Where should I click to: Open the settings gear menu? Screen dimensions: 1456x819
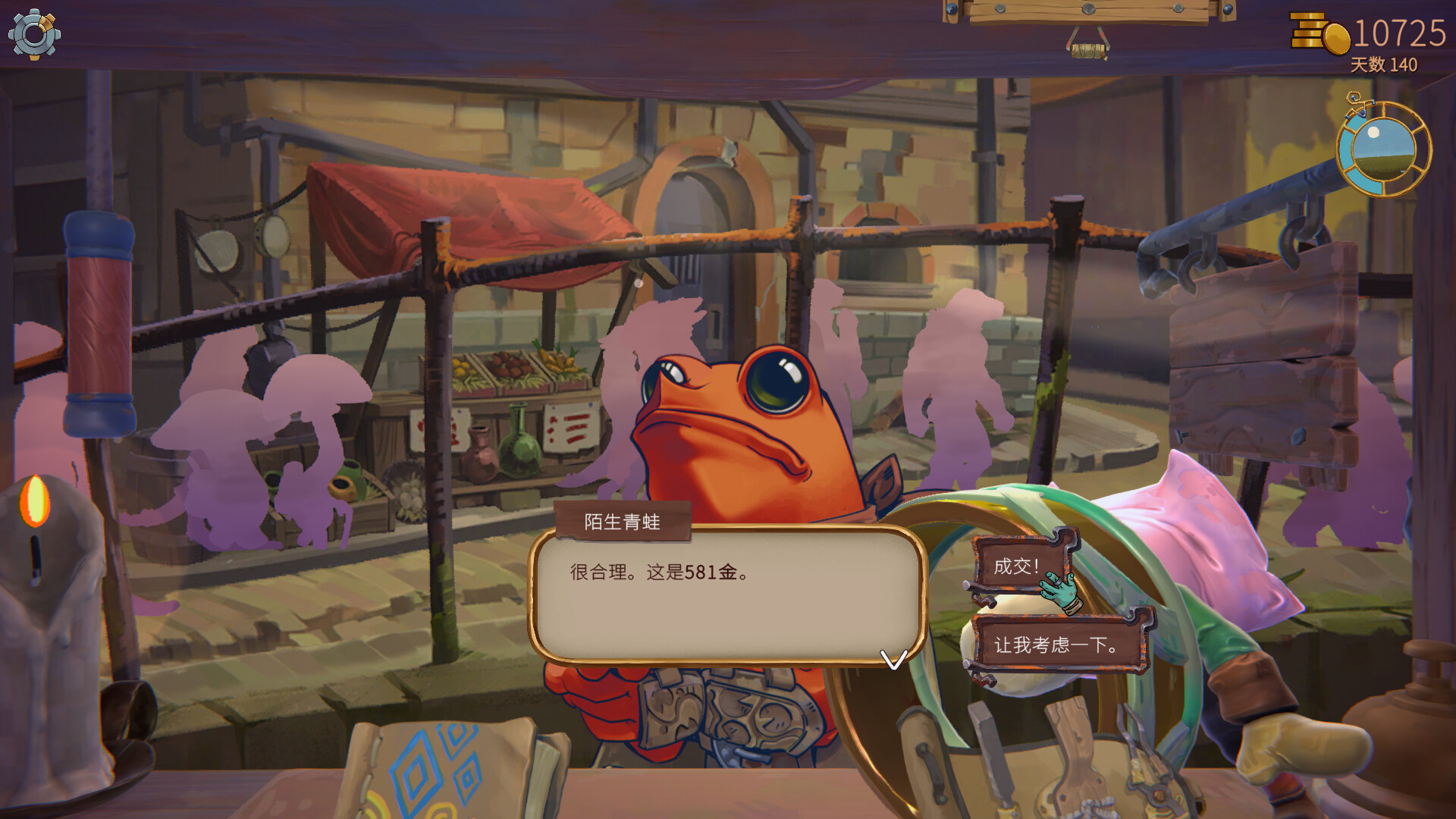point(34,36)
